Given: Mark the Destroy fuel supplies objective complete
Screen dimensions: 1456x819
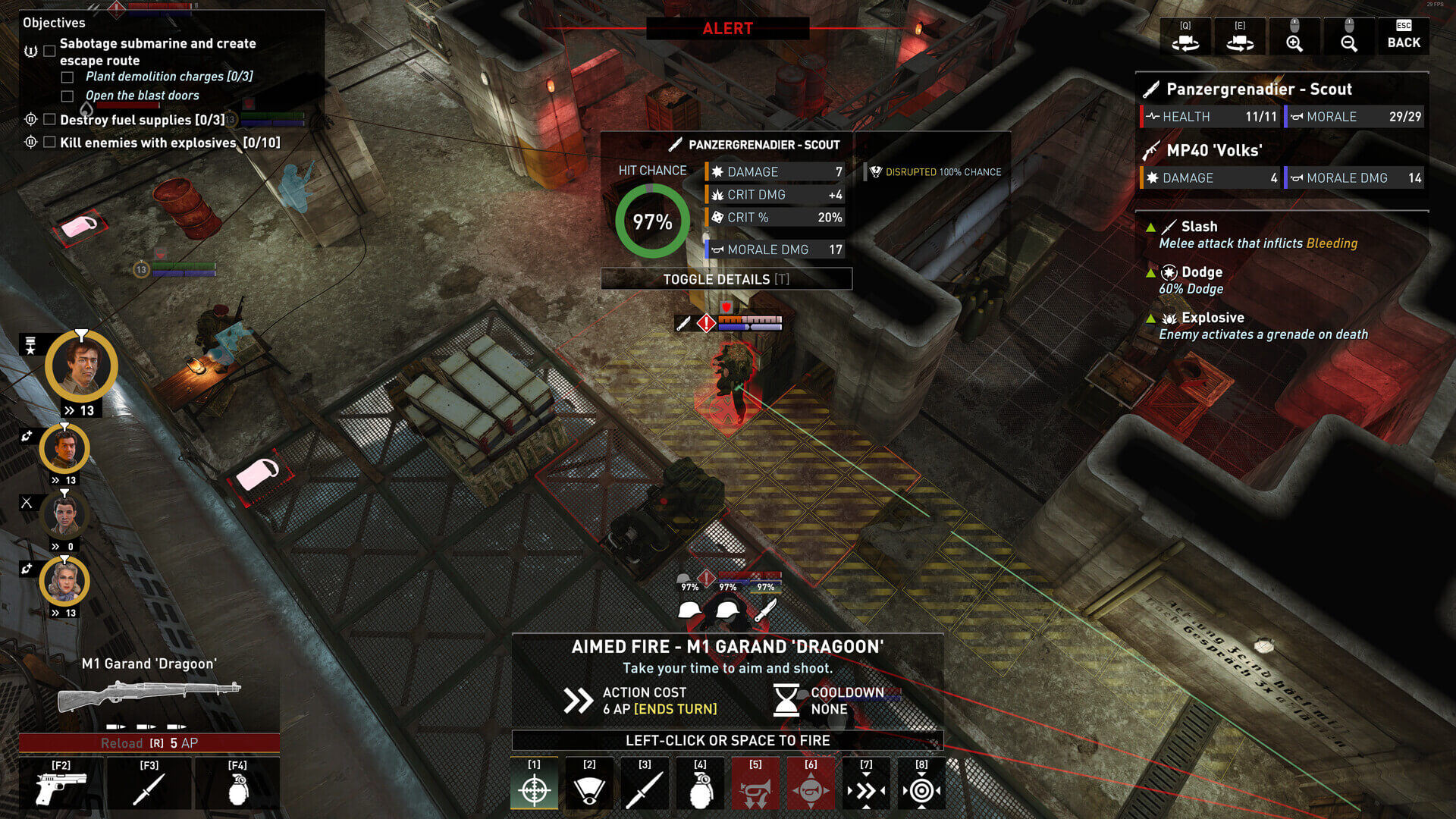Looking at the screenshot, I should point(49,119).
